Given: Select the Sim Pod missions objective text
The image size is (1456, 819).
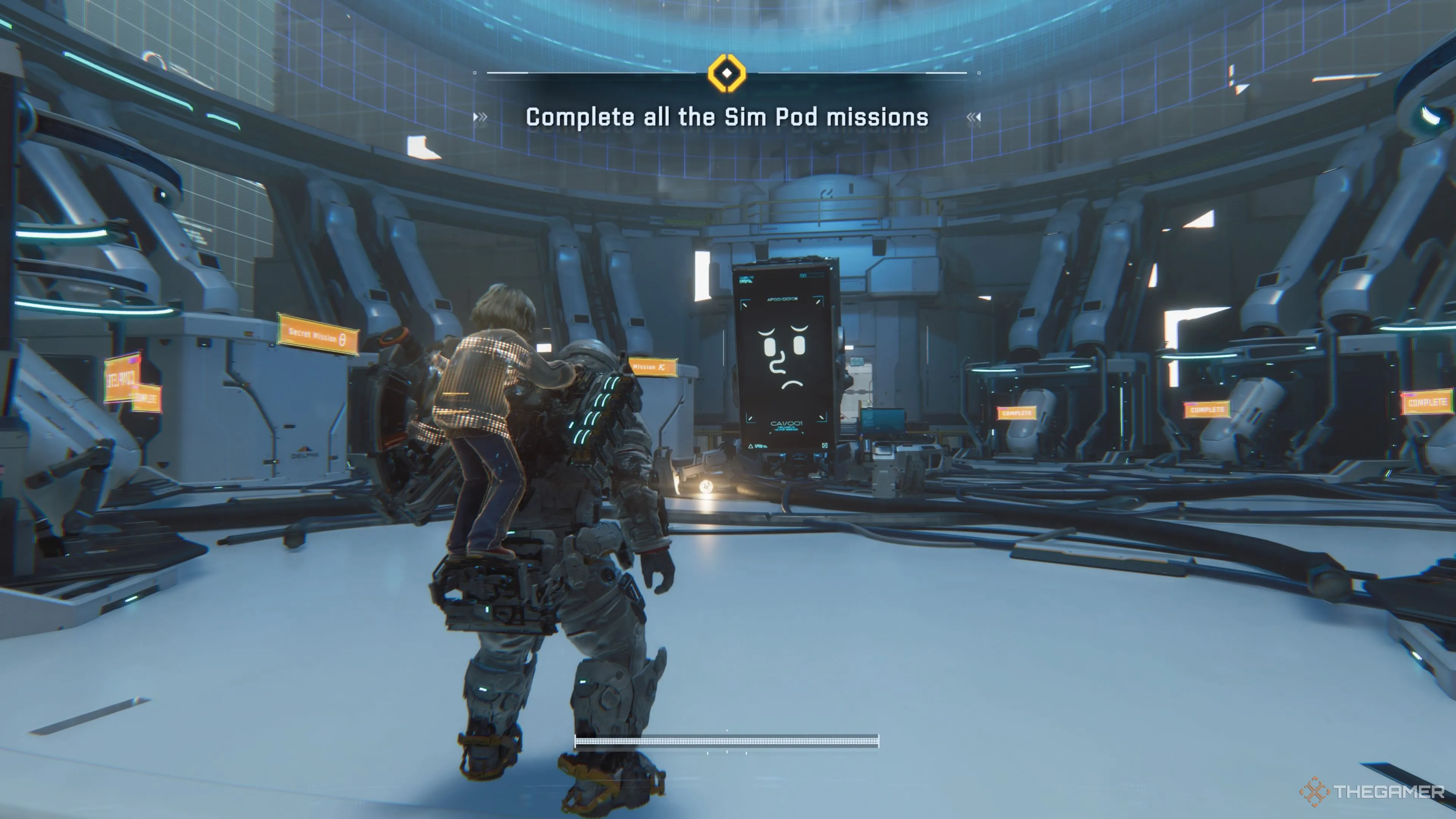Looking at the screenshot, I should [727, 118].
